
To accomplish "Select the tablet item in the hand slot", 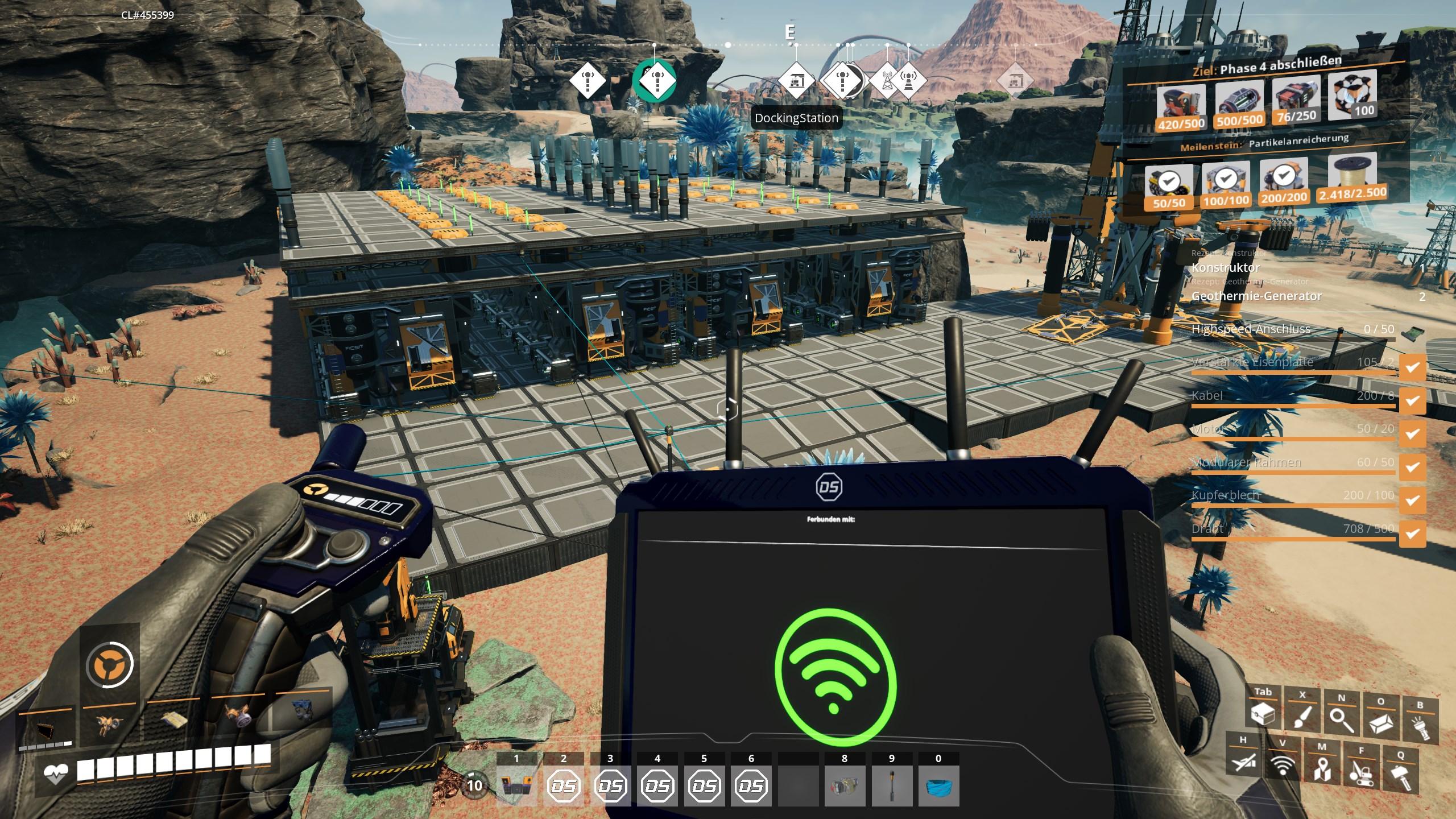I will click(45, 729).
